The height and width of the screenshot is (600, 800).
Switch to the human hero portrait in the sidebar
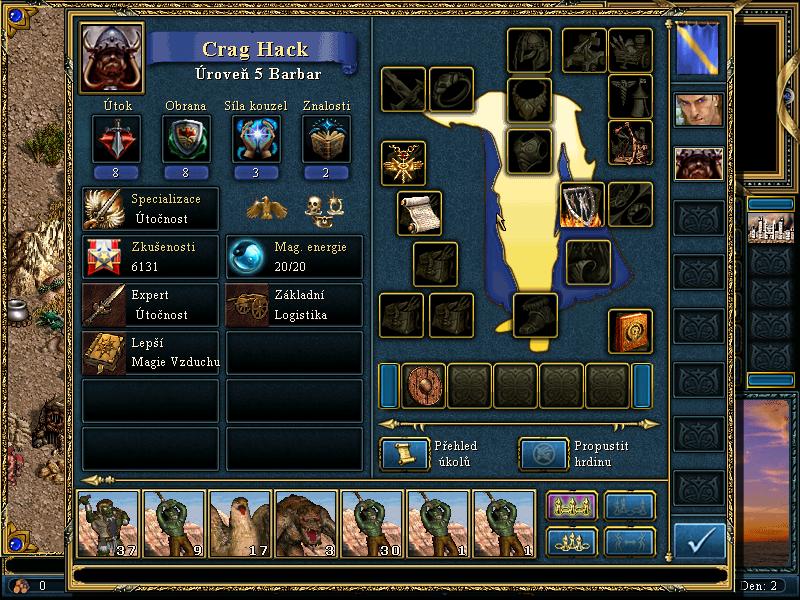click(x=698, y=110)
